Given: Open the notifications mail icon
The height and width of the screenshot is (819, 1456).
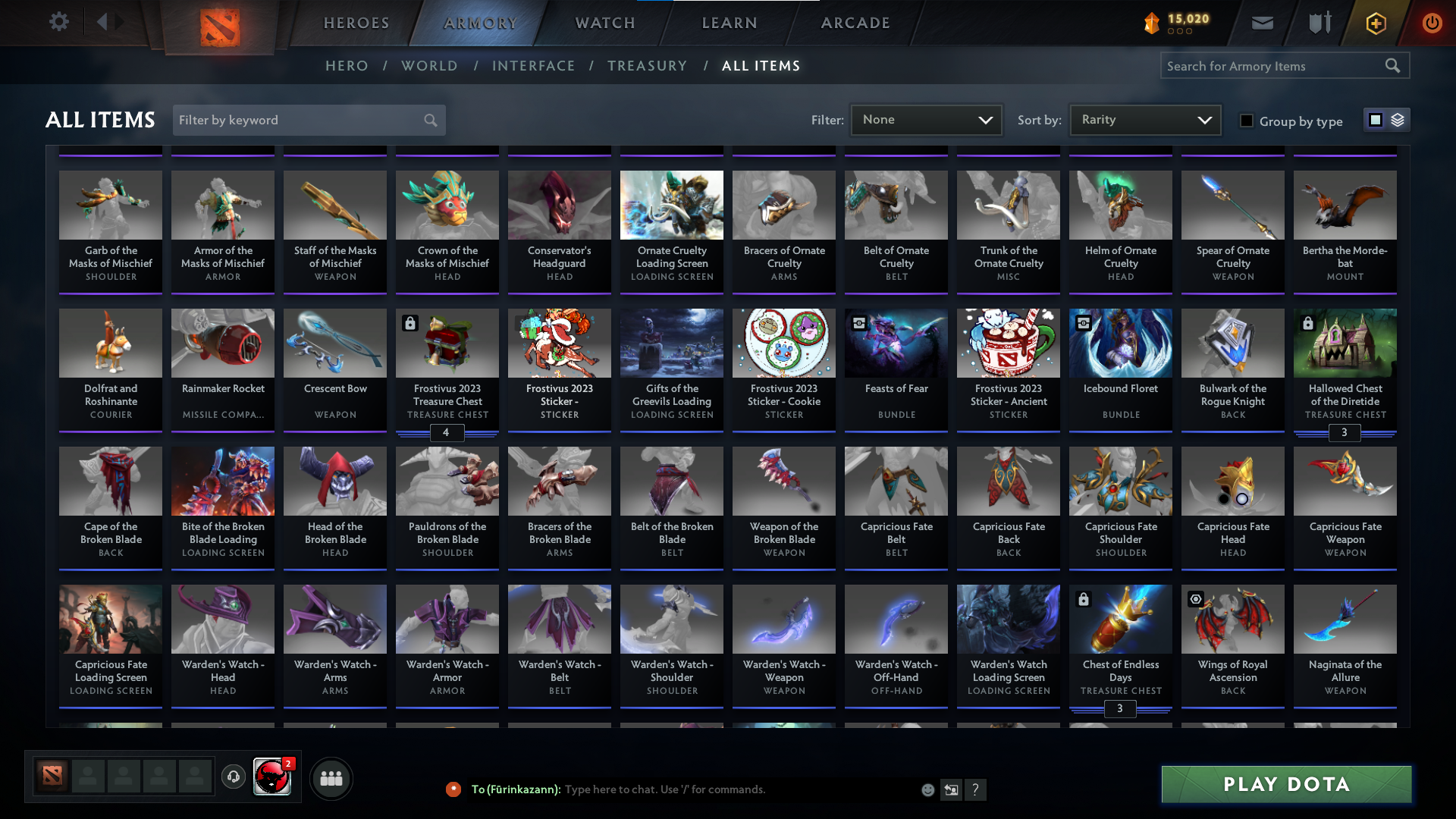Looking at the screenshot, I should pos(1262,23).
